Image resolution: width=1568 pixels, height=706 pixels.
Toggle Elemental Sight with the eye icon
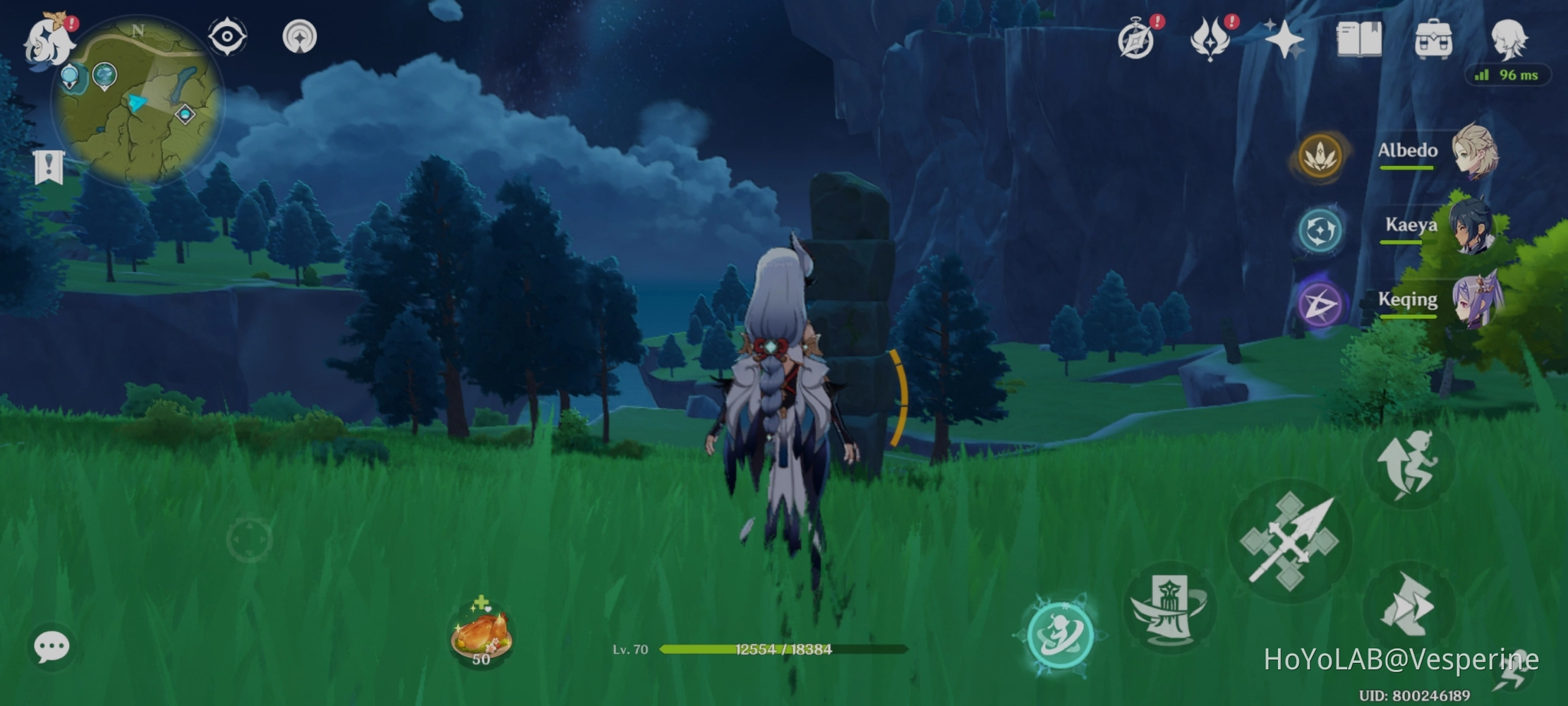(x=226, y=35)
